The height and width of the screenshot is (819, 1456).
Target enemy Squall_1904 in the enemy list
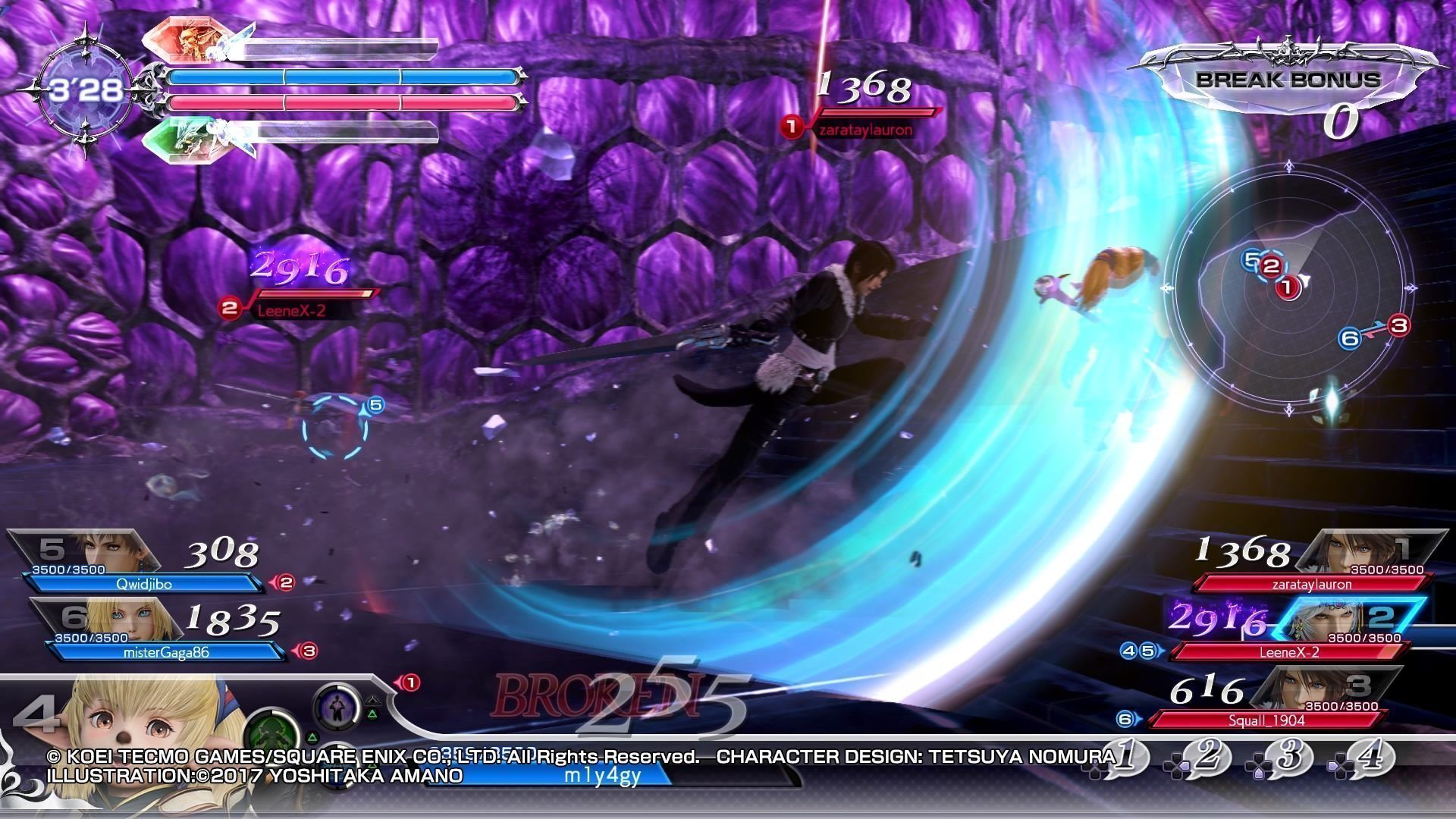pyautogui.click(x=1266, y=720)
